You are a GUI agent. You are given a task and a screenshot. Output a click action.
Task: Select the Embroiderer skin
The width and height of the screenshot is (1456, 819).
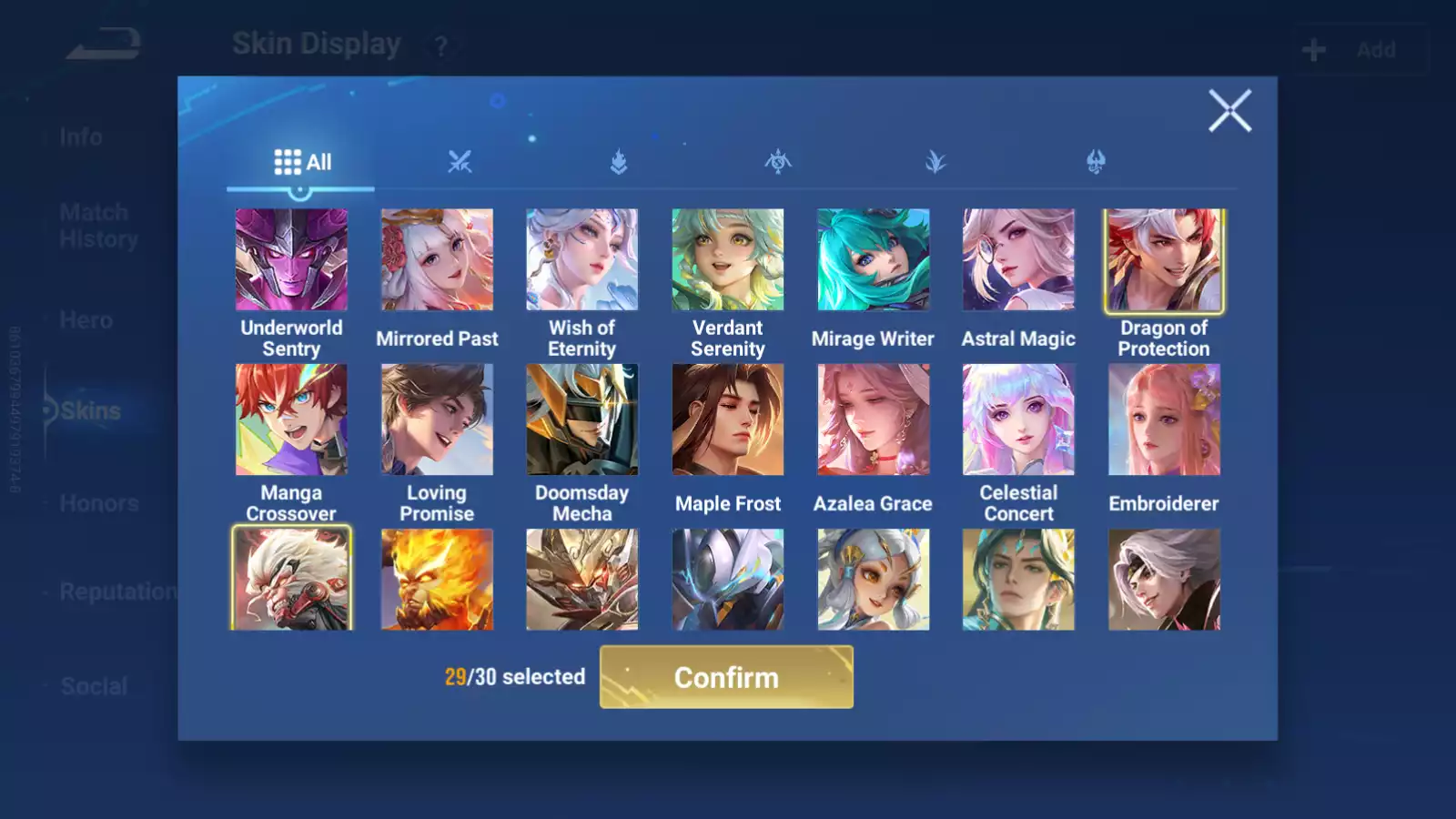tap(1164, 420)
